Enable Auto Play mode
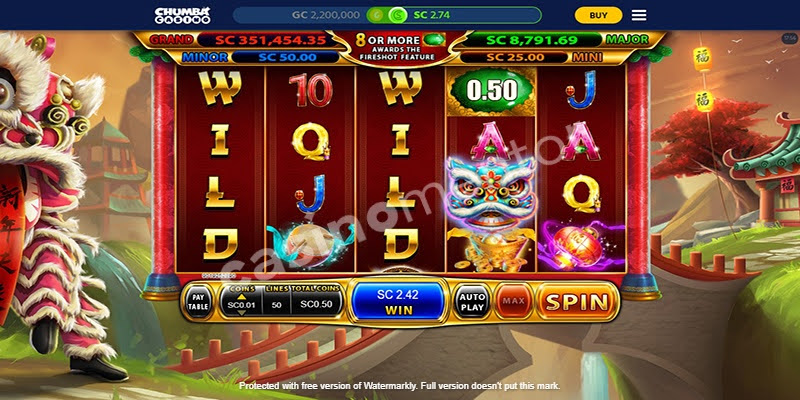Image resolution: width=800 pixels, height=400 pixels. tap(470, 301)
